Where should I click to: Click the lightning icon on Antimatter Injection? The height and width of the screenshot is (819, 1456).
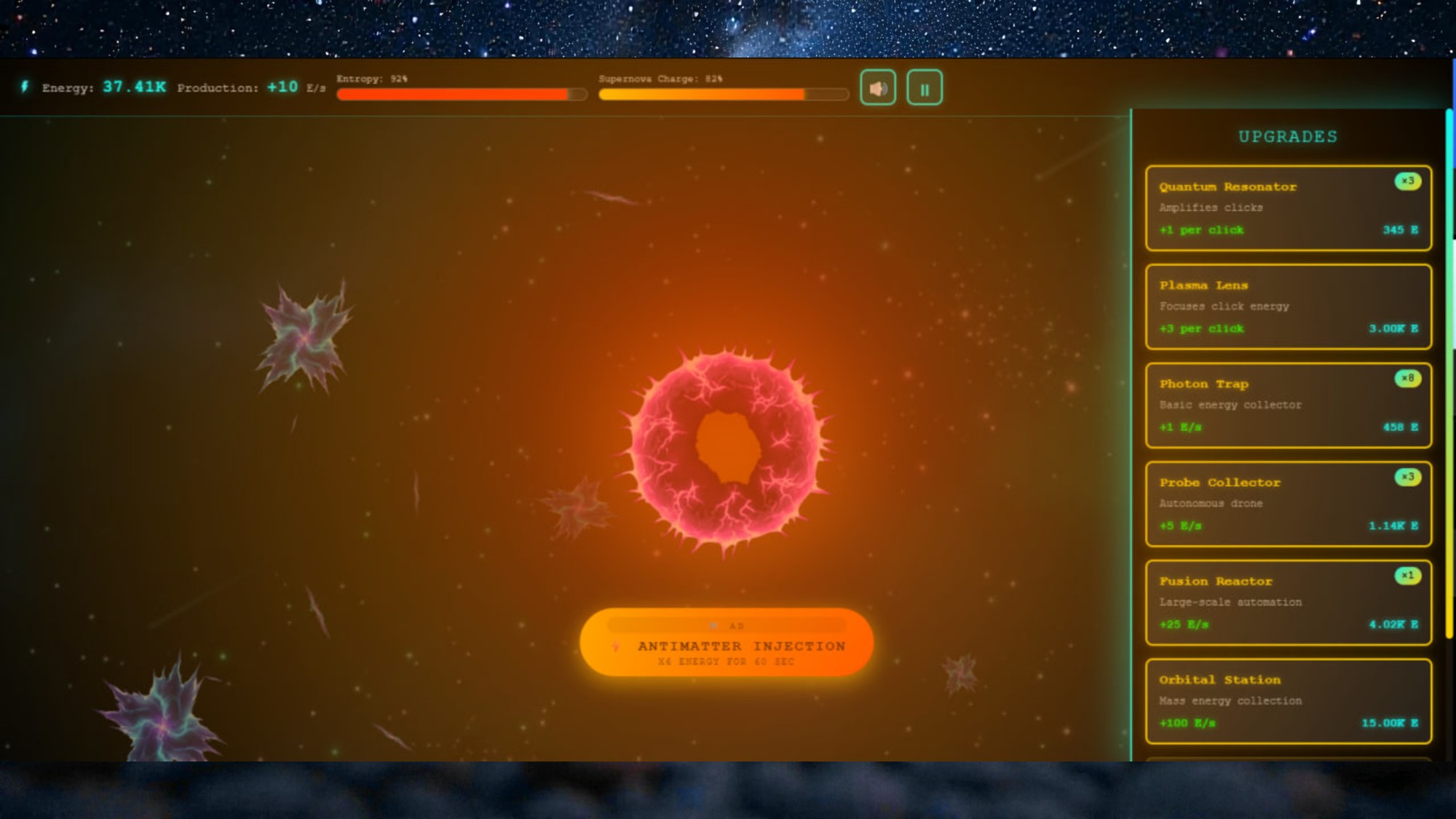[617, 646]
